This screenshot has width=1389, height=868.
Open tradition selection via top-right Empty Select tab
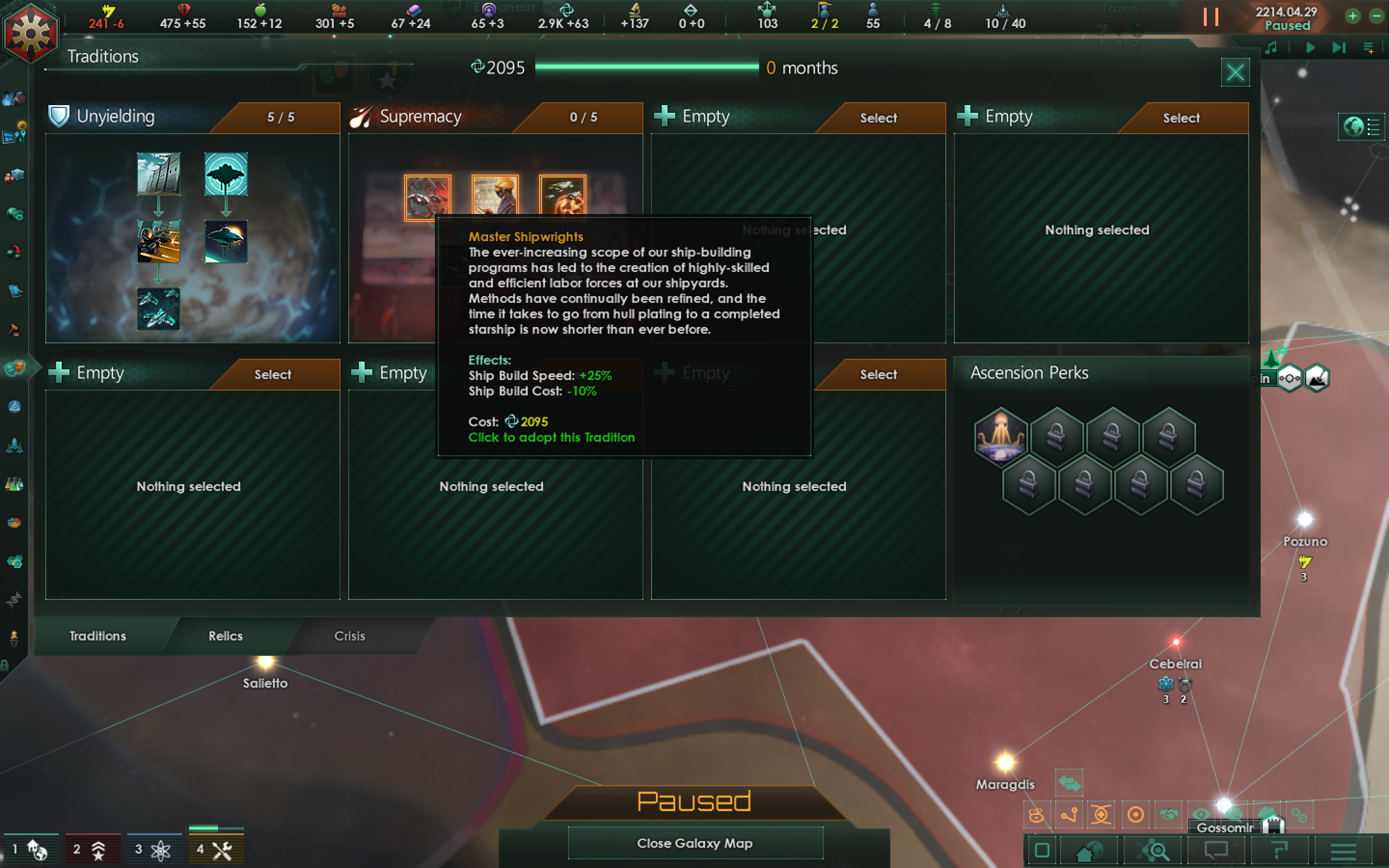(1180, 118)
